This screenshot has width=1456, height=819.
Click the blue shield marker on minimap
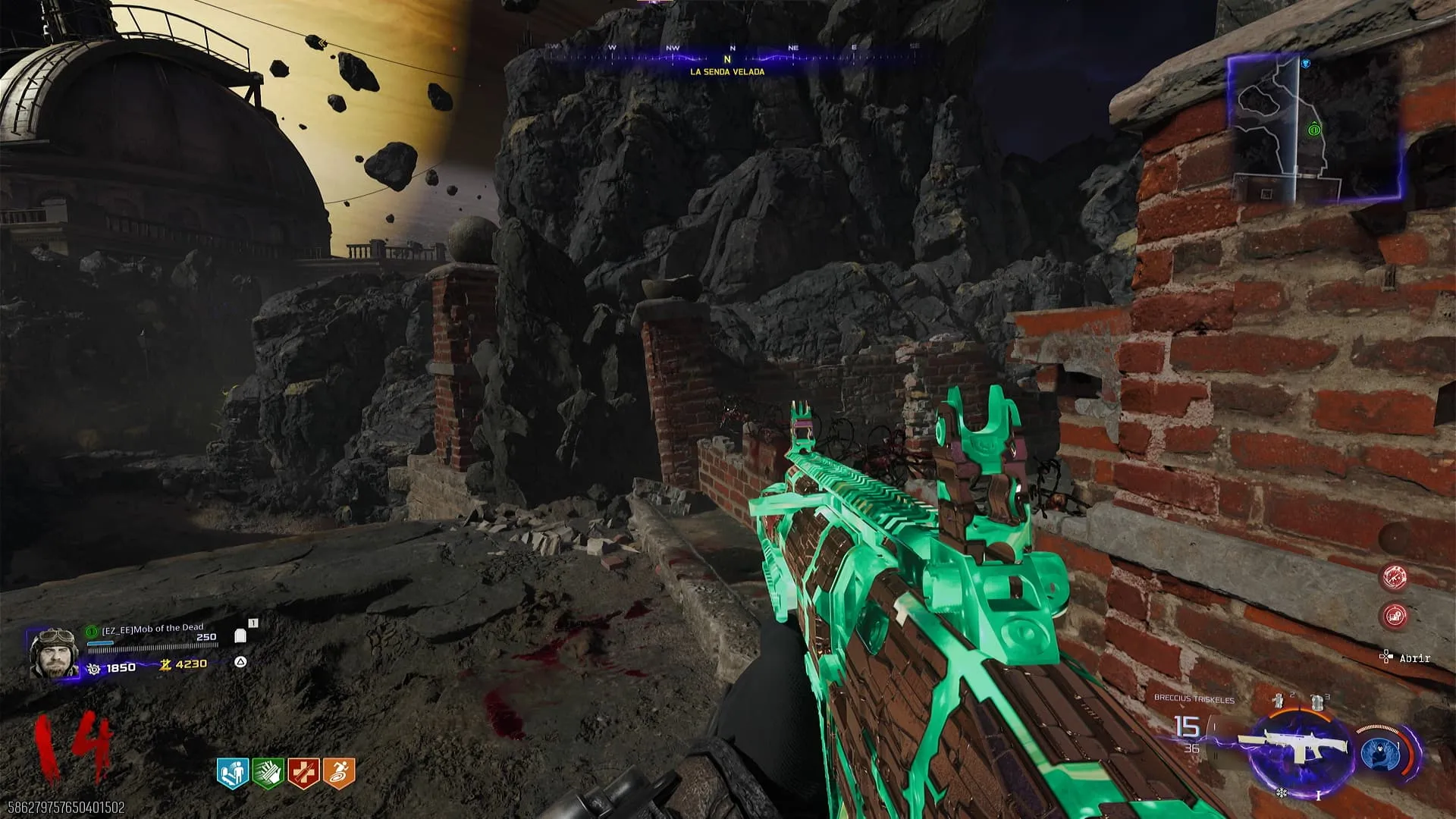[x=1305, y=64]
